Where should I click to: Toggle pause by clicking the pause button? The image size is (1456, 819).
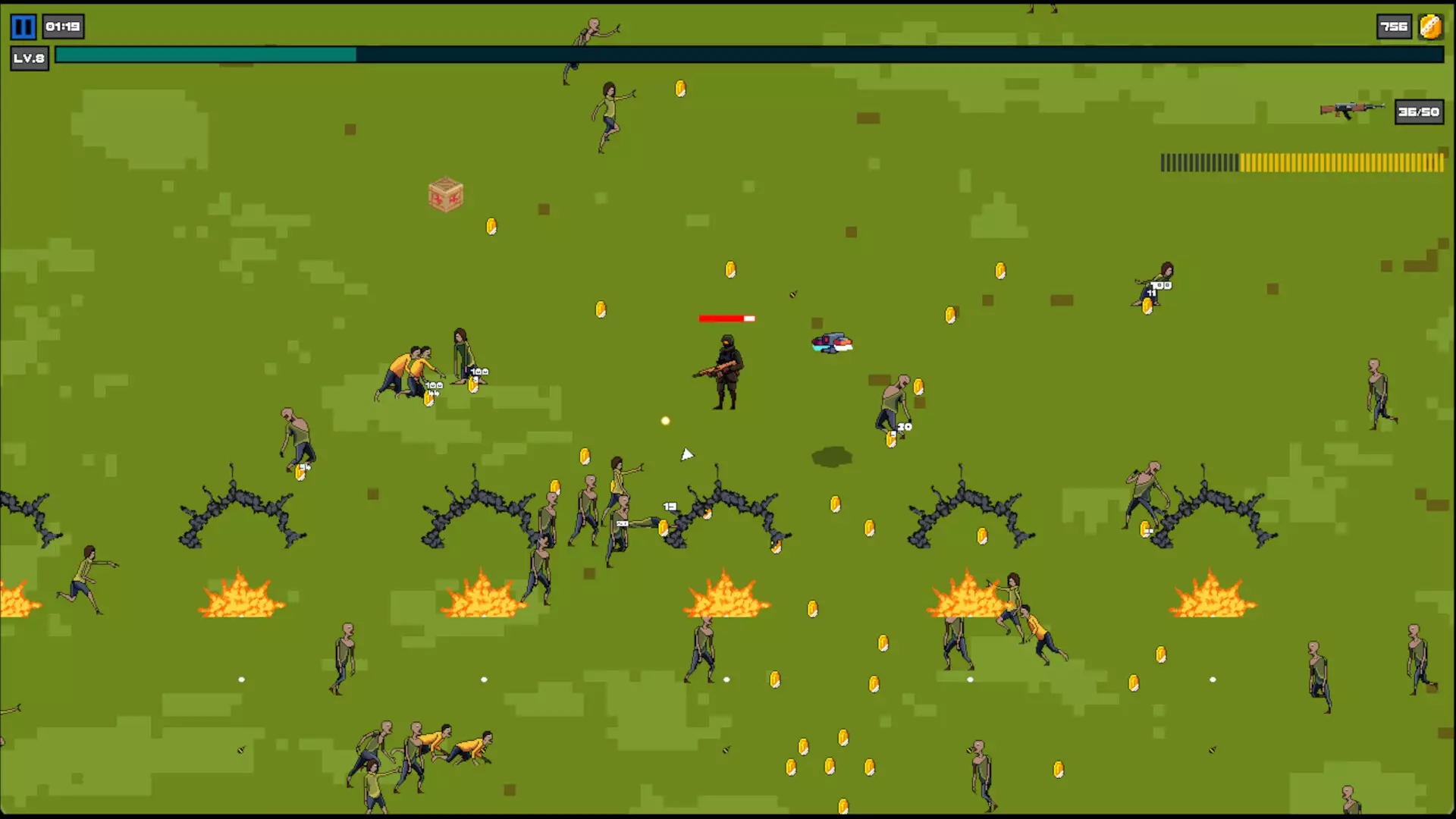click(x=22, y=27)
